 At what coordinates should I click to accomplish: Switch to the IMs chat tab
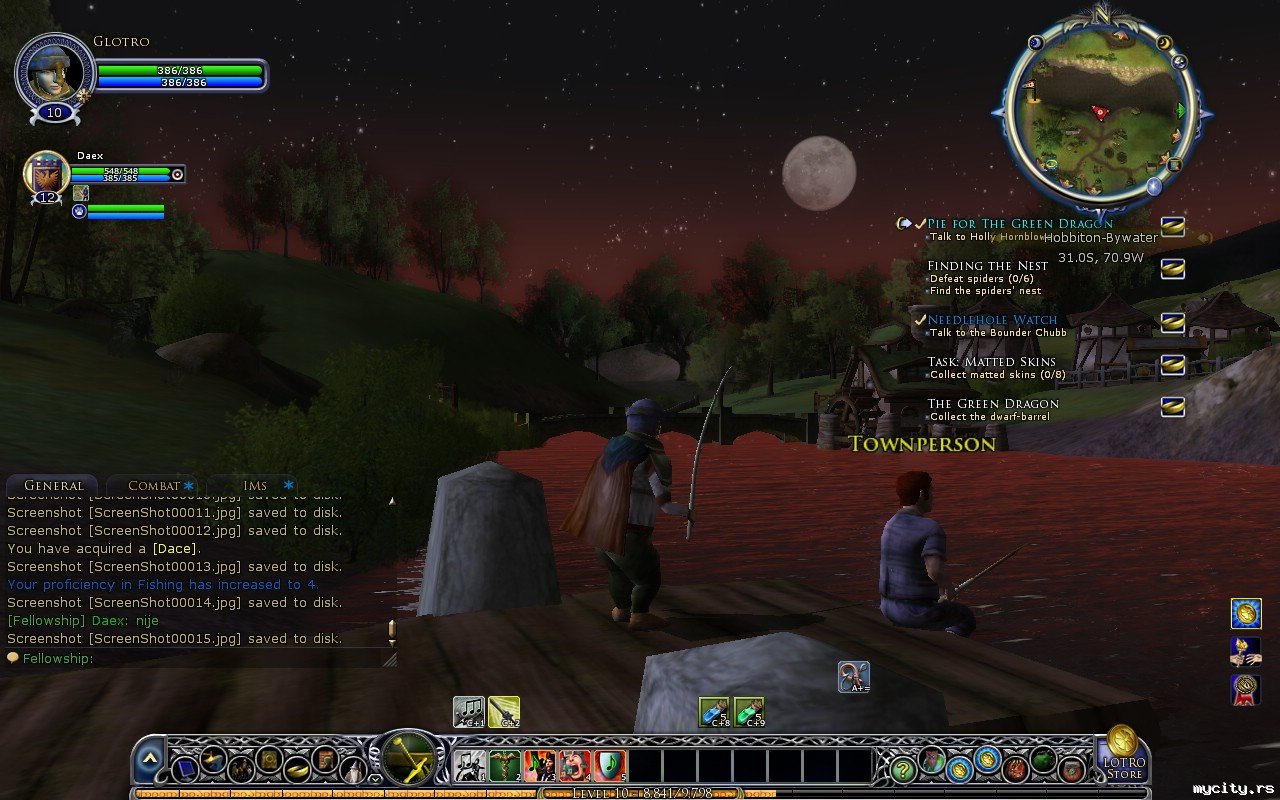pos(255,486)
